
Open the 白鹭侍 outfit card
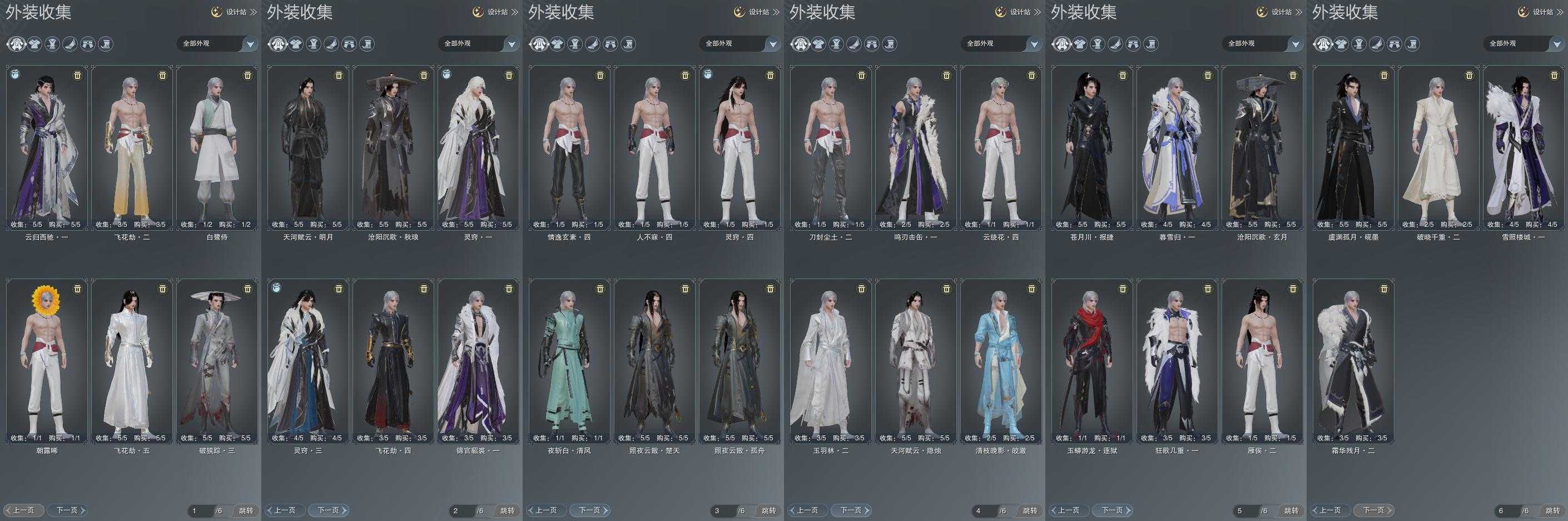(217, 147)
